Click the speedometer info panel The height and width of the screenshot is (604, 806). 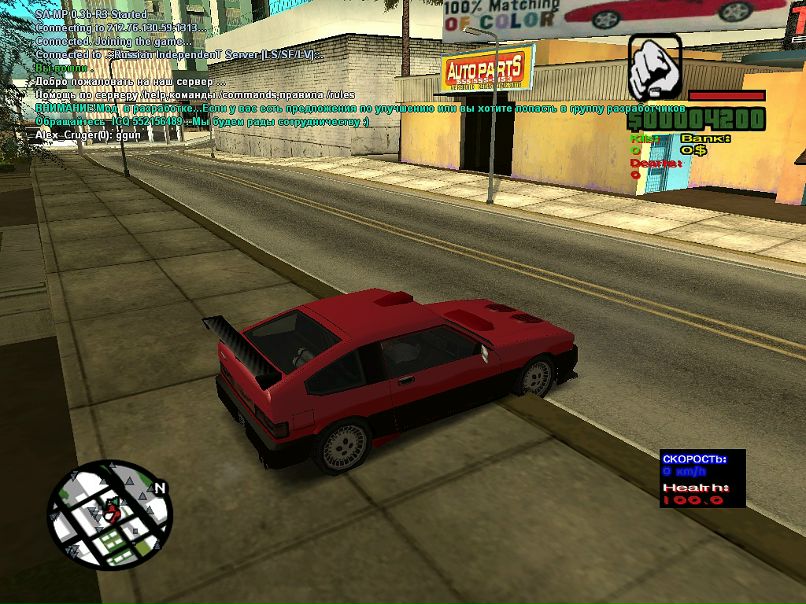click(702, 478)
